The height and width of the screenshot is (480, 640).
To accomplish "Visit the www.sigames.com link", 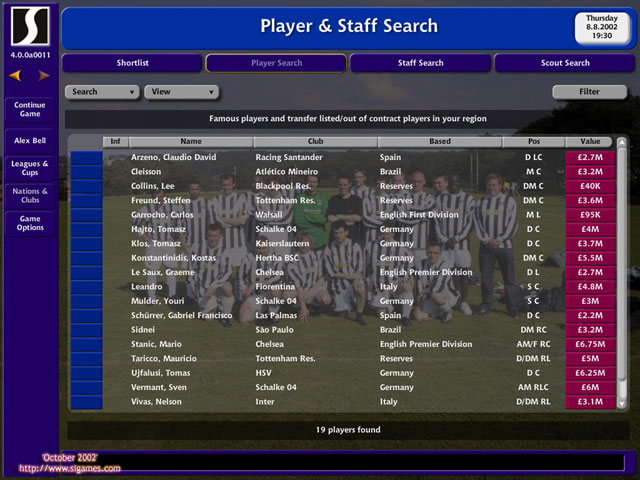I will (70, 467).
